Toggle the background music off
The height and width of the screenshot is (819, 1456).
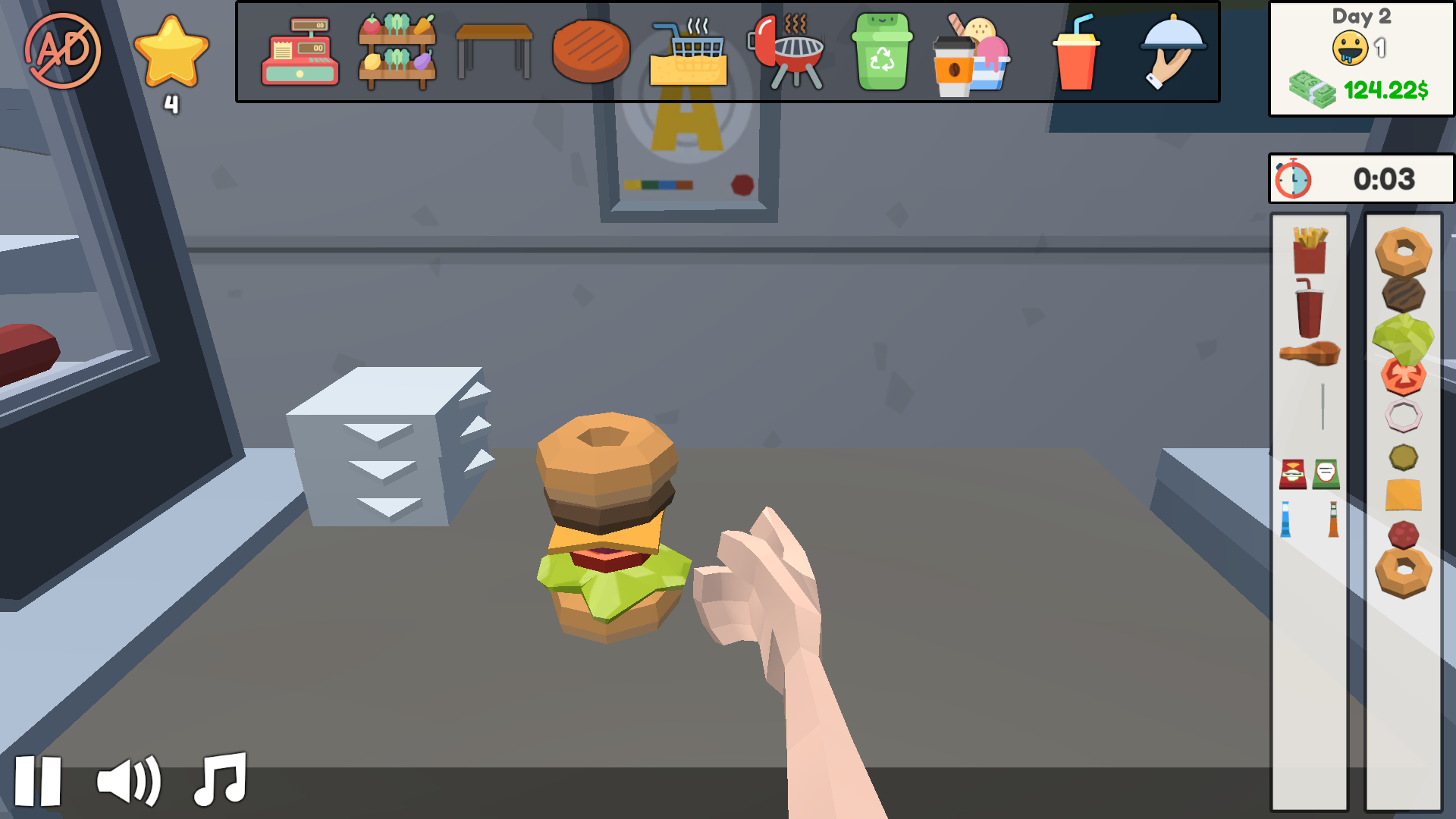point(220,780)
